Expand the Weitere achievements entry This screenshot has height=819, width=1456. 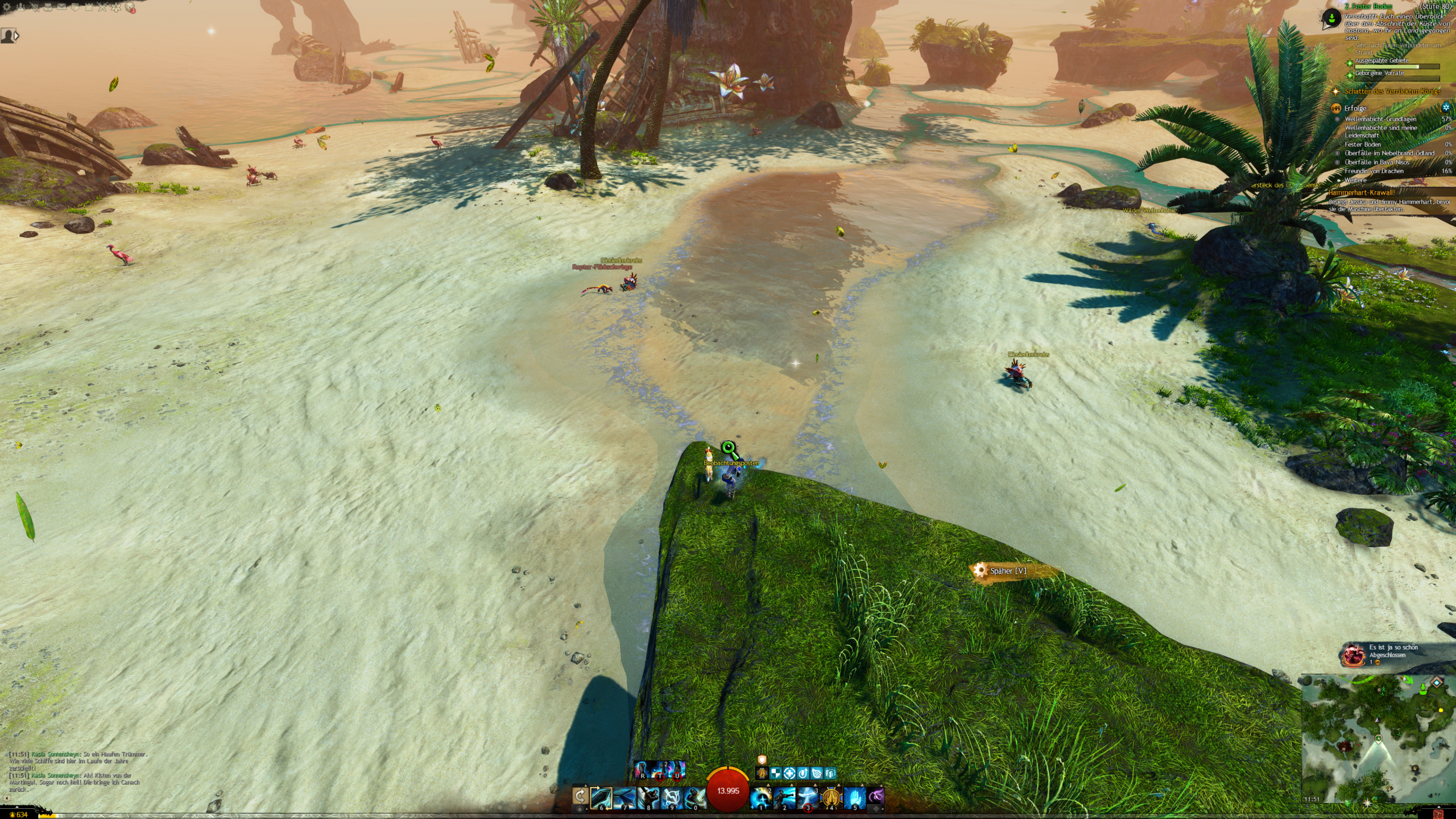(x=1355, y=180)
